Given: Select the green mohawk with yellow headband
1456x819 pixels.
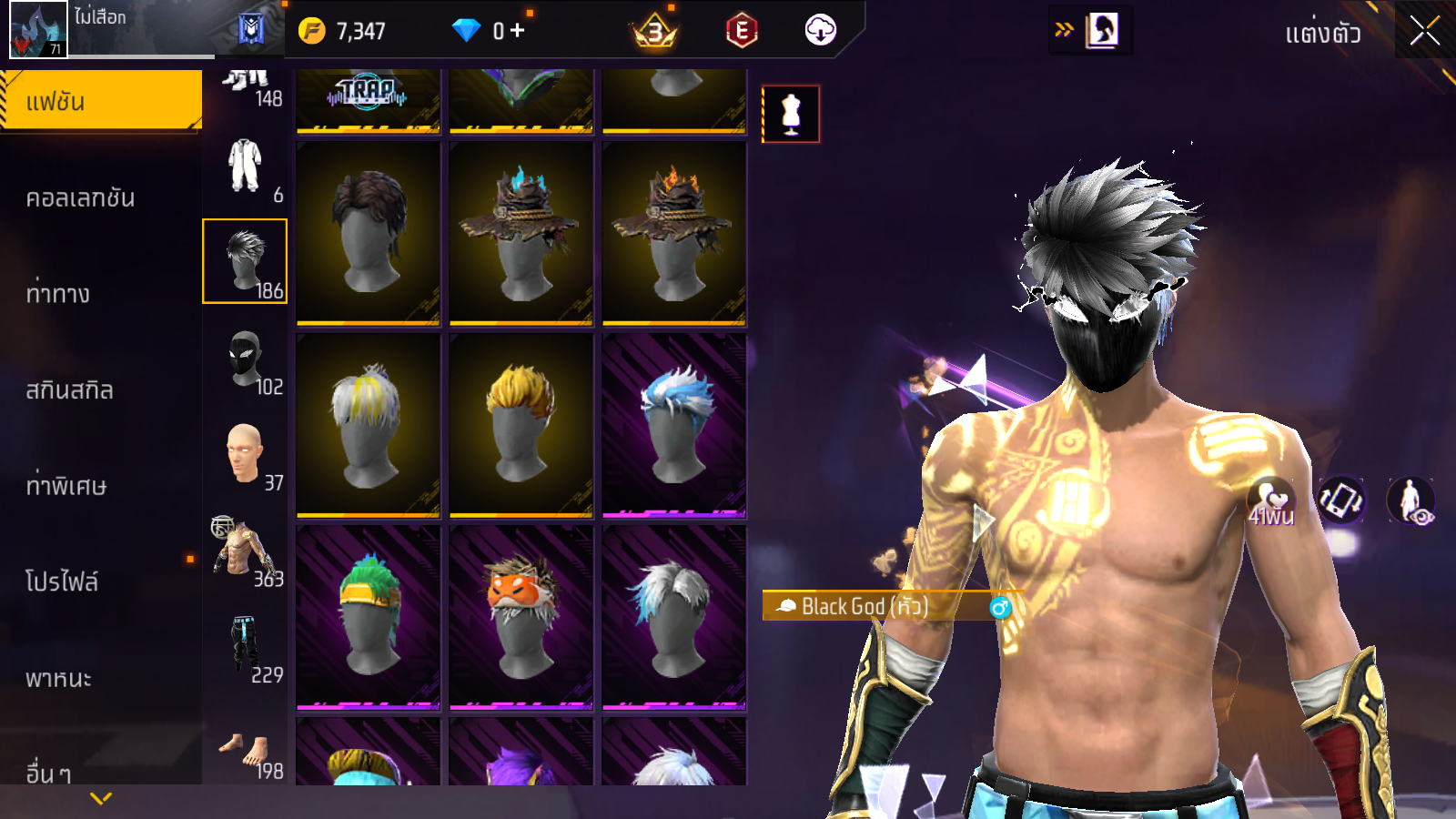Looking at the screenshot, I should point(368,617).
